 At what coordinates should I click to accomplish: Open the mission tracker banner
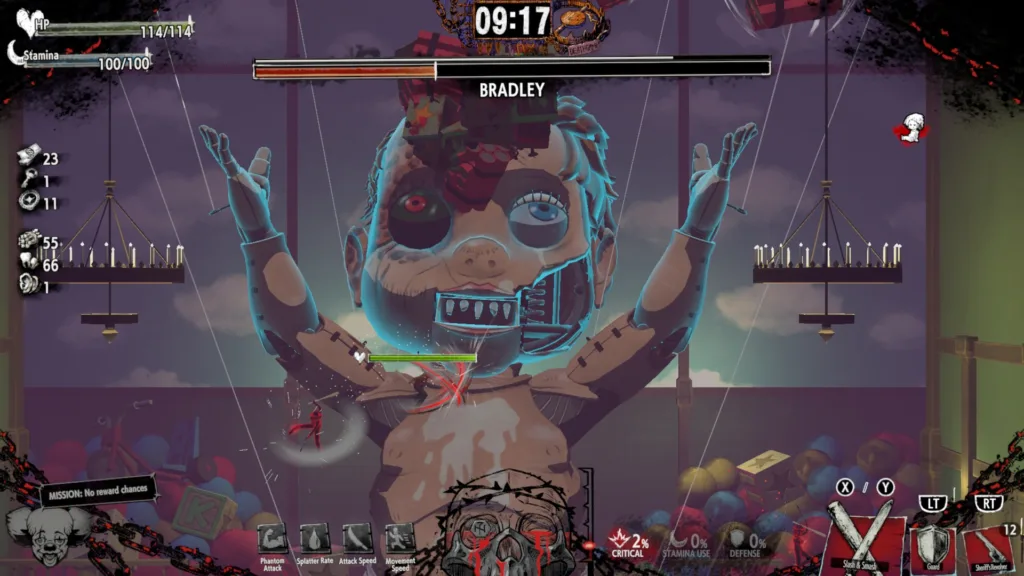97,493
